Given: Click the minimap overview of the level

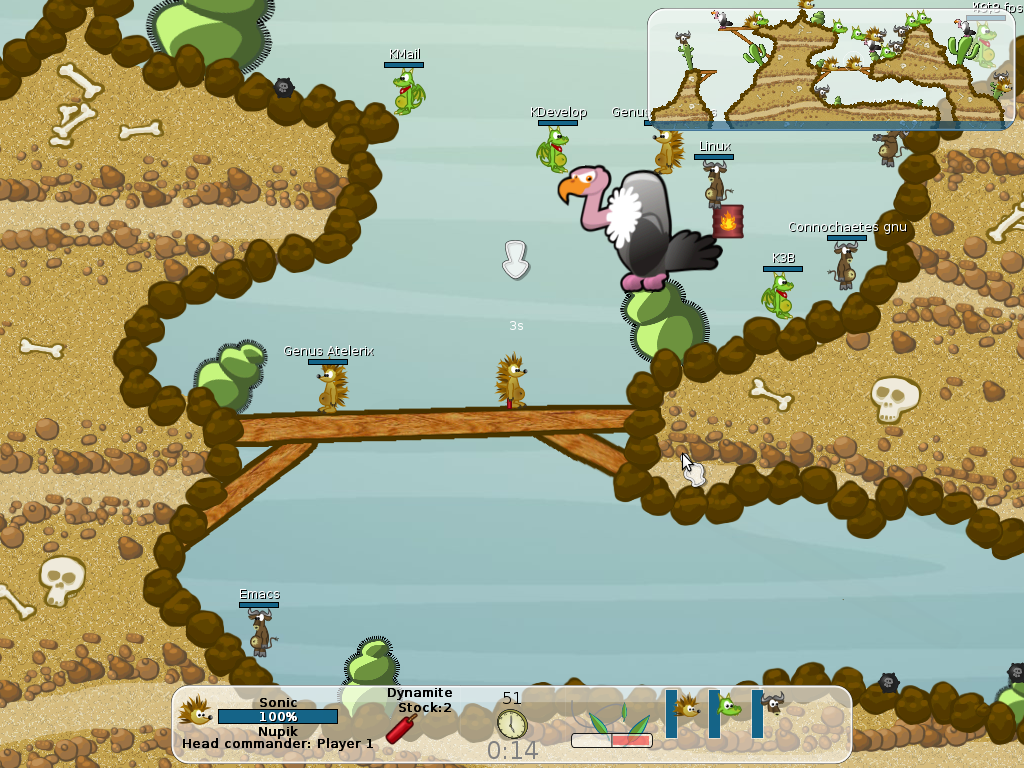Looking at the screenshot, I should (824, 66).
